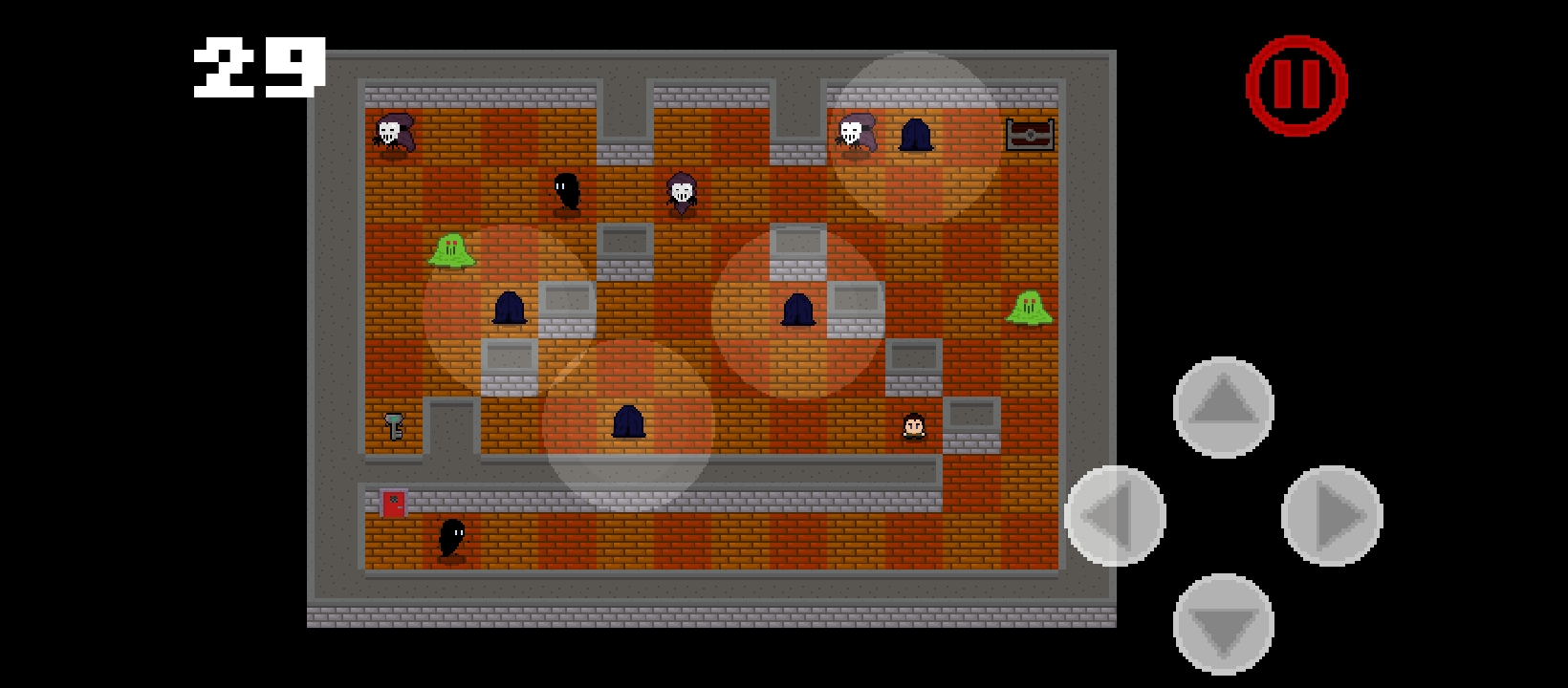1568x688 pixels.
Task: Click the treasure chest in the top-right corner
Action: pyautogui.click(x=1030, y=137)
